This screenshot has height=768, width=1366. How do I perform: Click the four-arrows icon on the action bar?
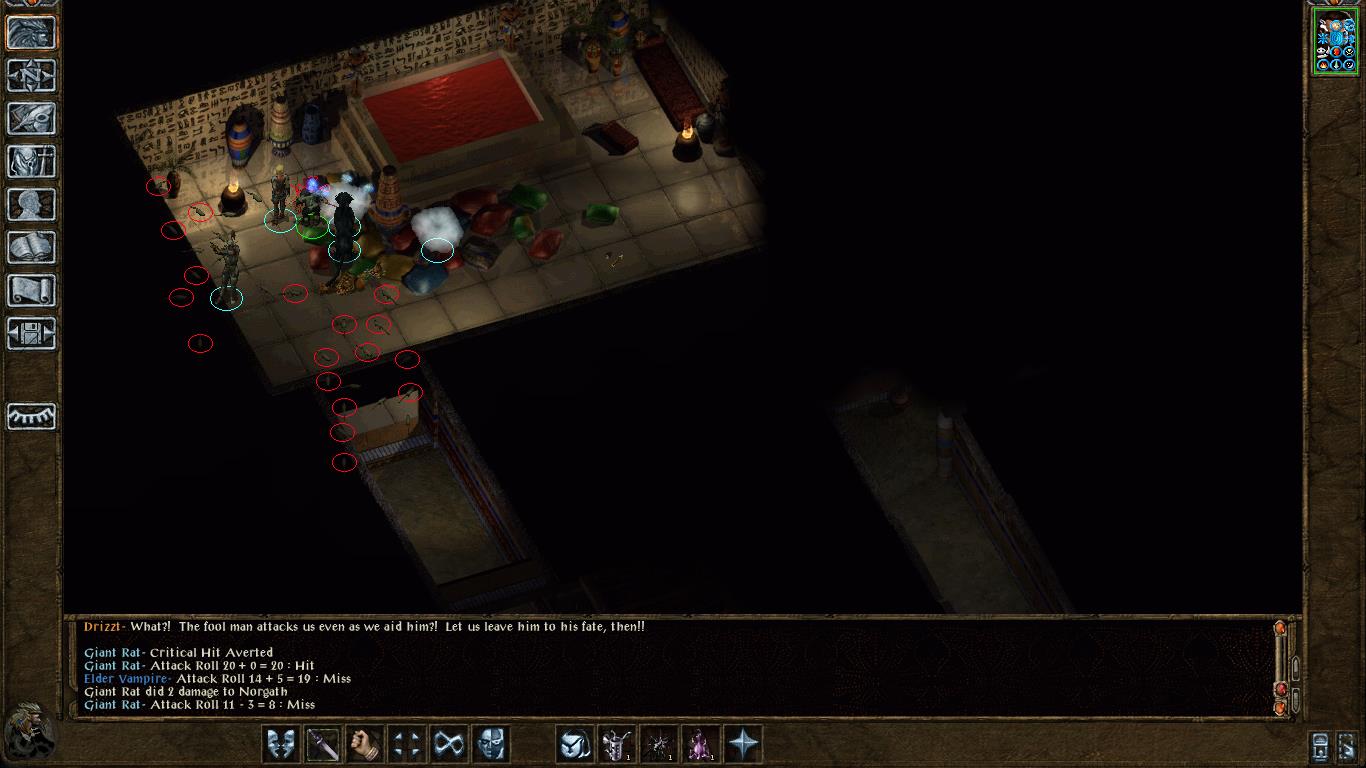[x=407, y=744]
